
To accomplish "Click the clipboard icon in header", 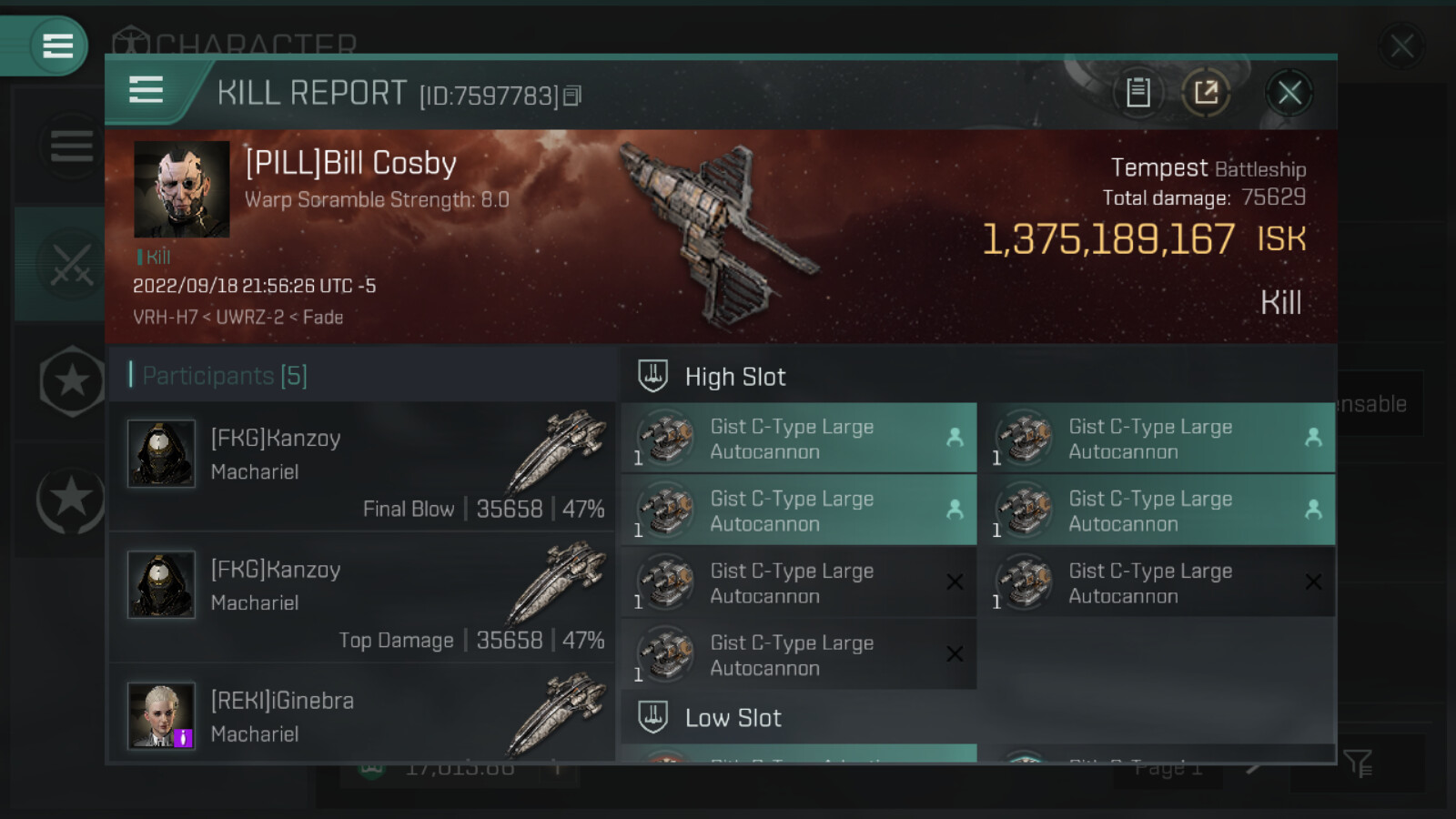I will [1137, 93].
